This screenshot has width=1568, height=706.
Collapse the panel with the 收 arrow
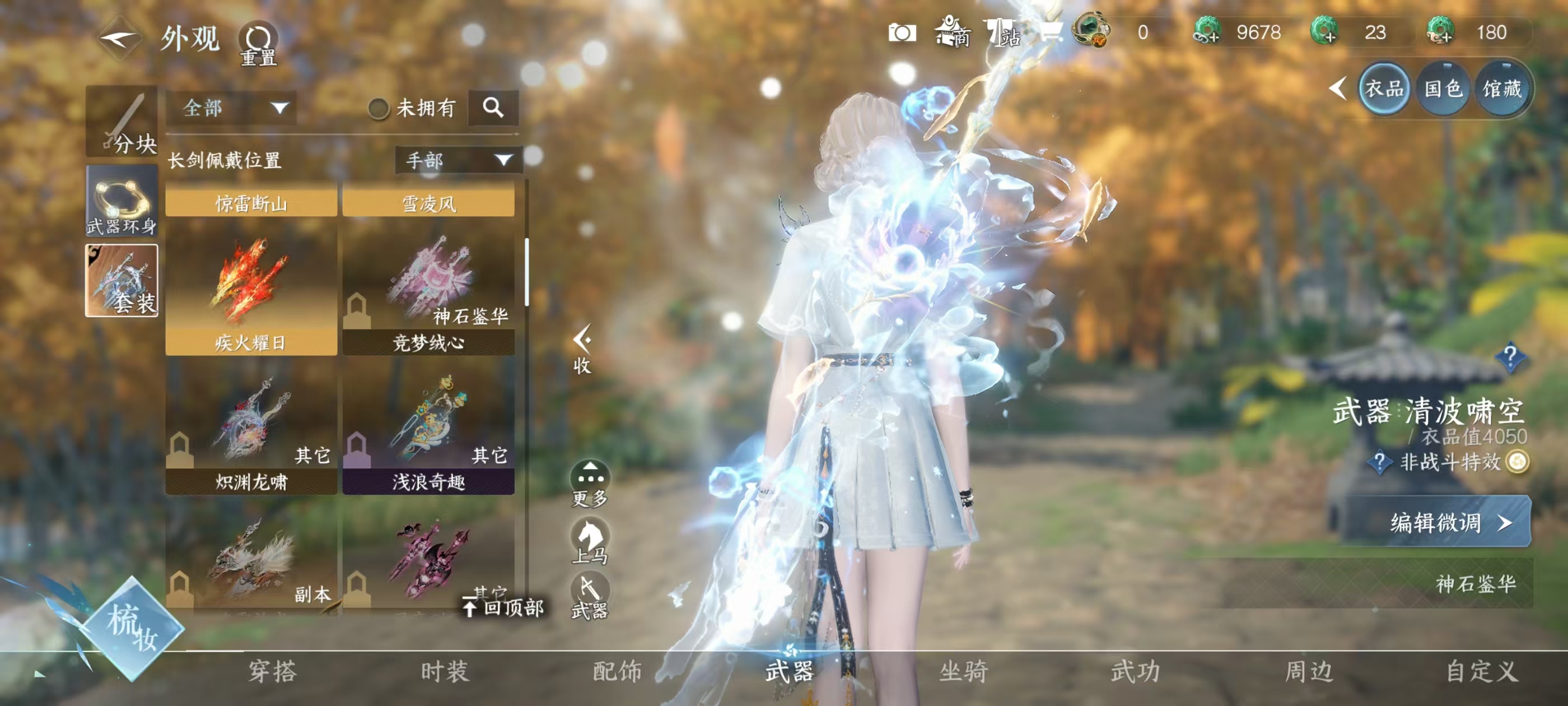(582, 349)
